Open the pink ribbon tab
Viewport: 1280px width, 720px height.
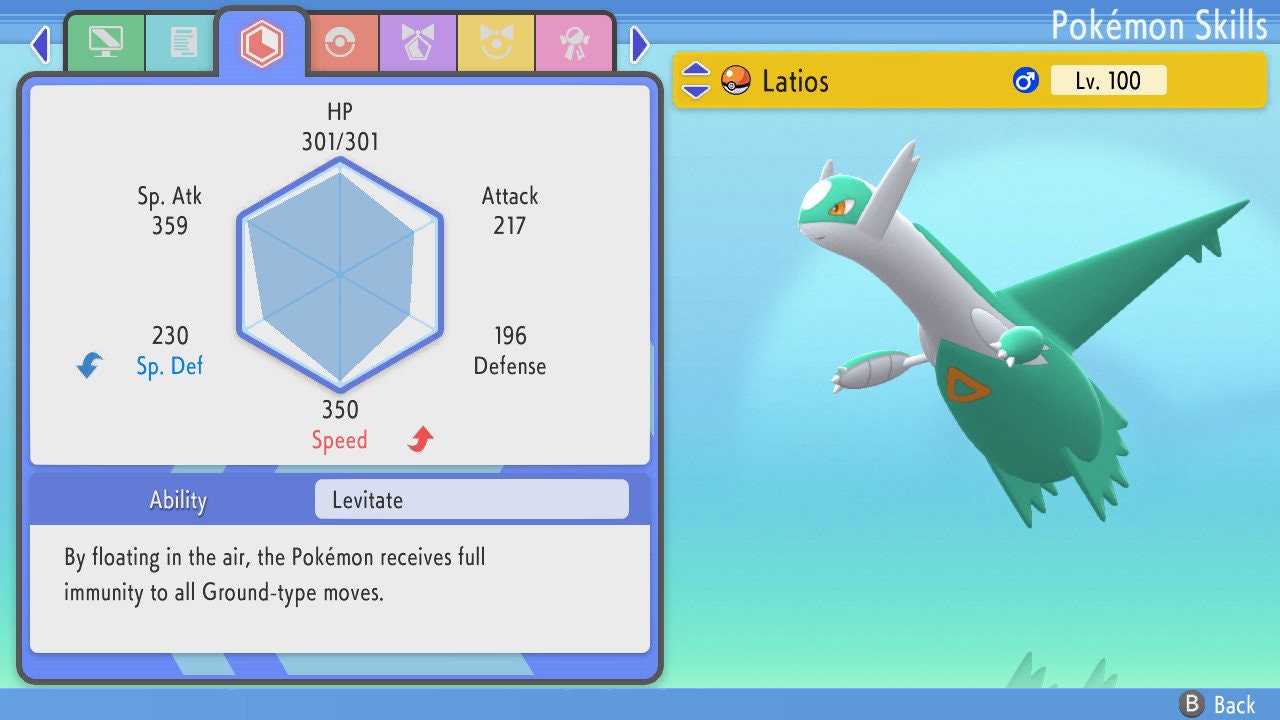point(574,43)
